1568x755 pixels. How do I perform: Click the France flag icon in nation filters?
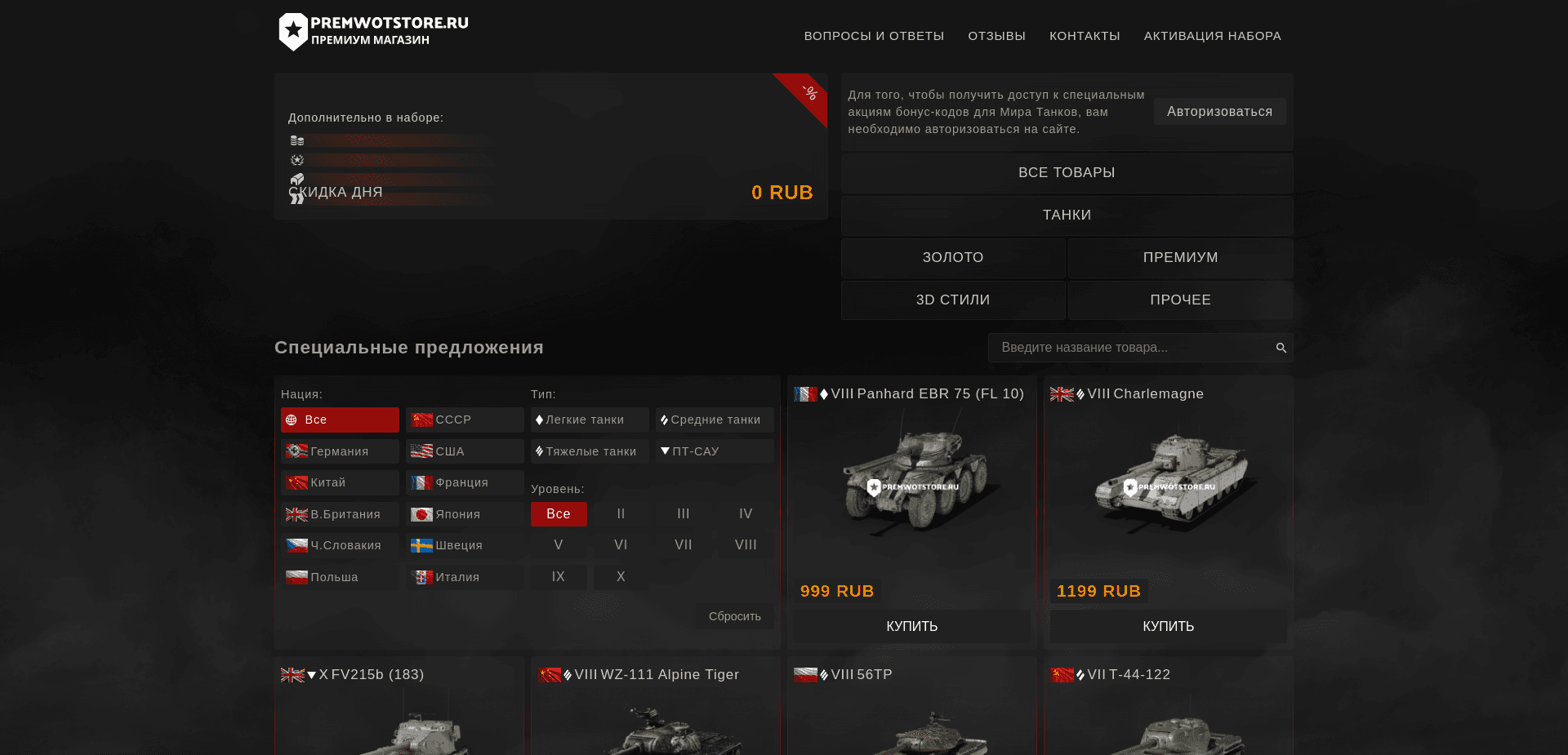421,482
